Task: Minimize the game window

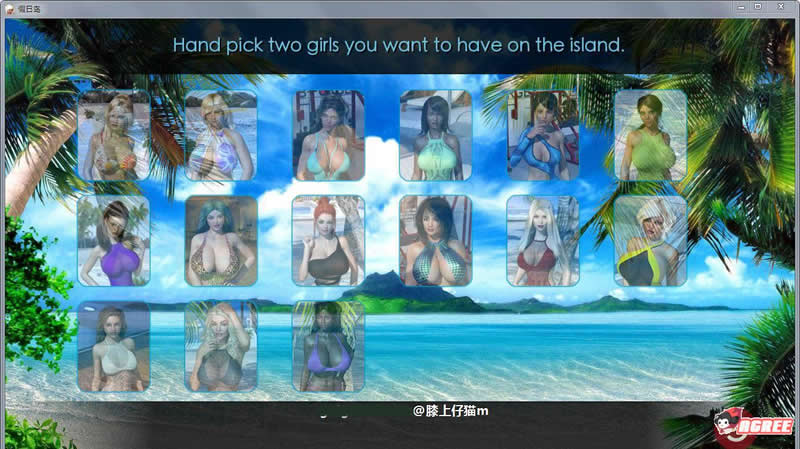Action: 740,7
